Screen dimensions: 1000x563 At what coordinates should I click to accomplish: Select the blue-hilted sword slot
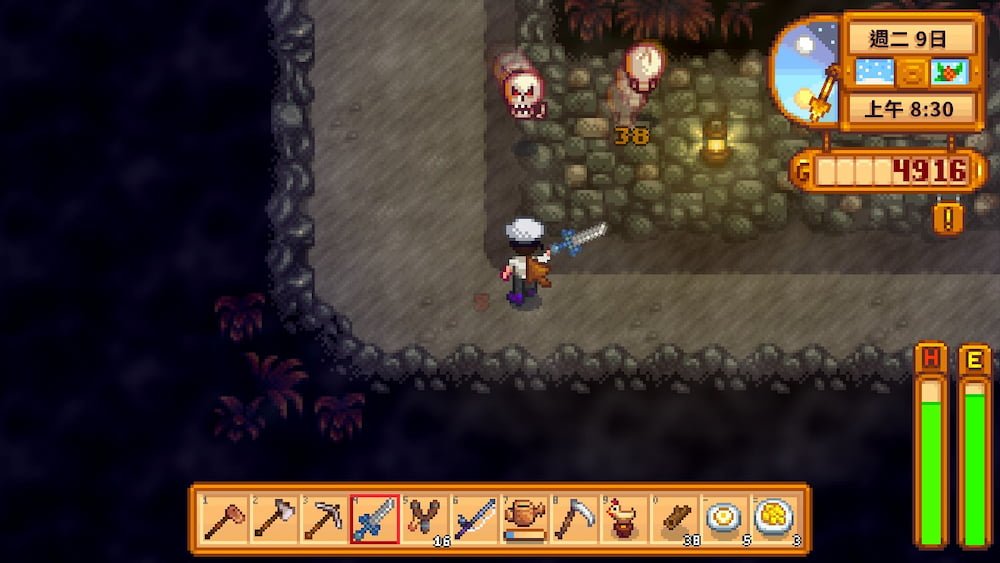[x=374, y=519]
